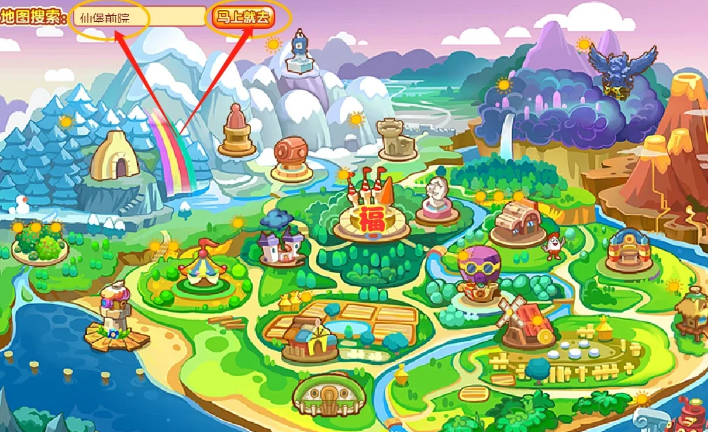Click the 马上就去 go button
This screenshot has width=708, height=432.
coord(244,18)
